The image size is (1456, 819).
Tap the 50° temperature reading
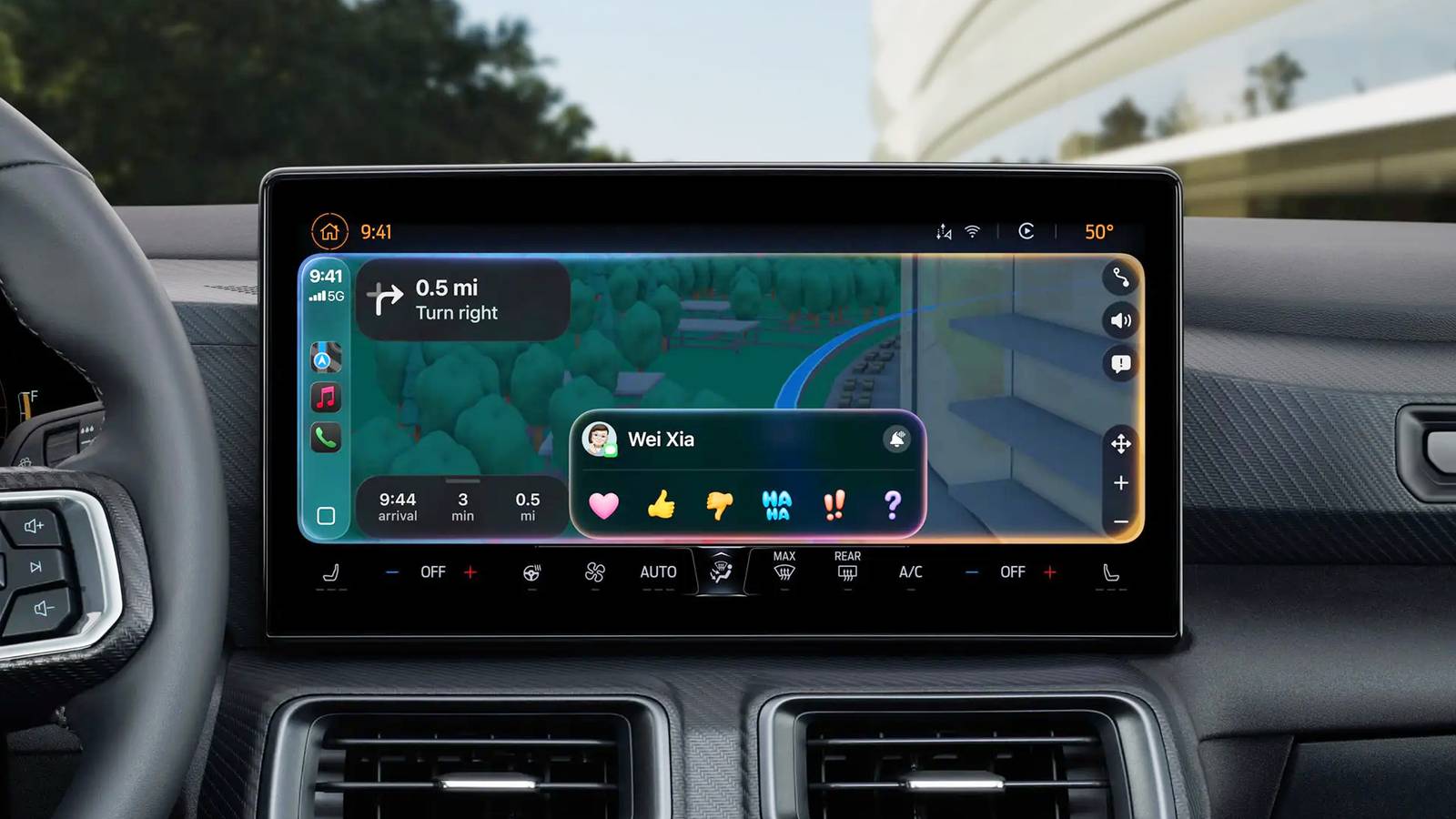point(1099,232)
